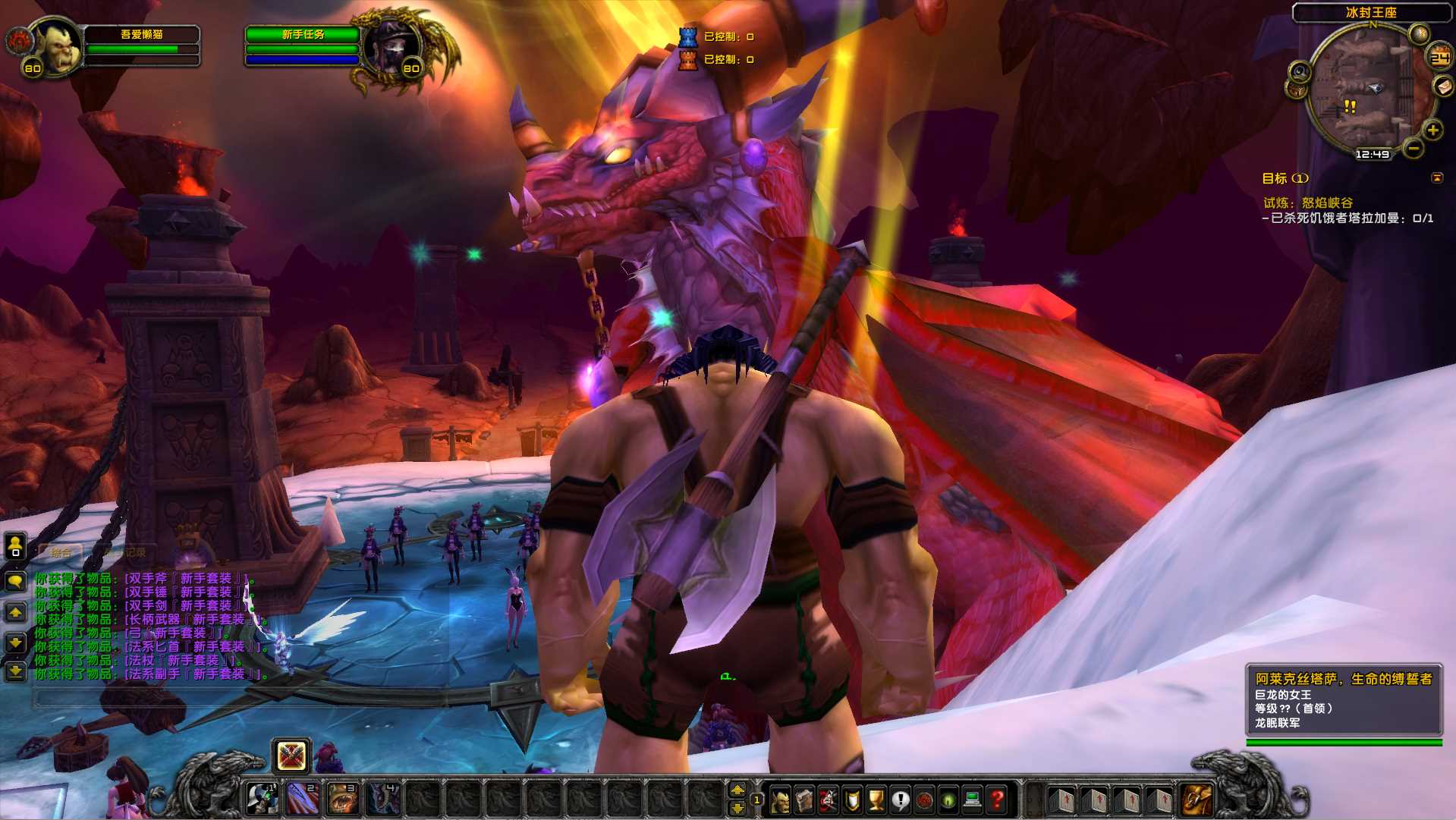Open the character info micro button
Screen dimensions: 1456x820
click(x=780, y=800)
